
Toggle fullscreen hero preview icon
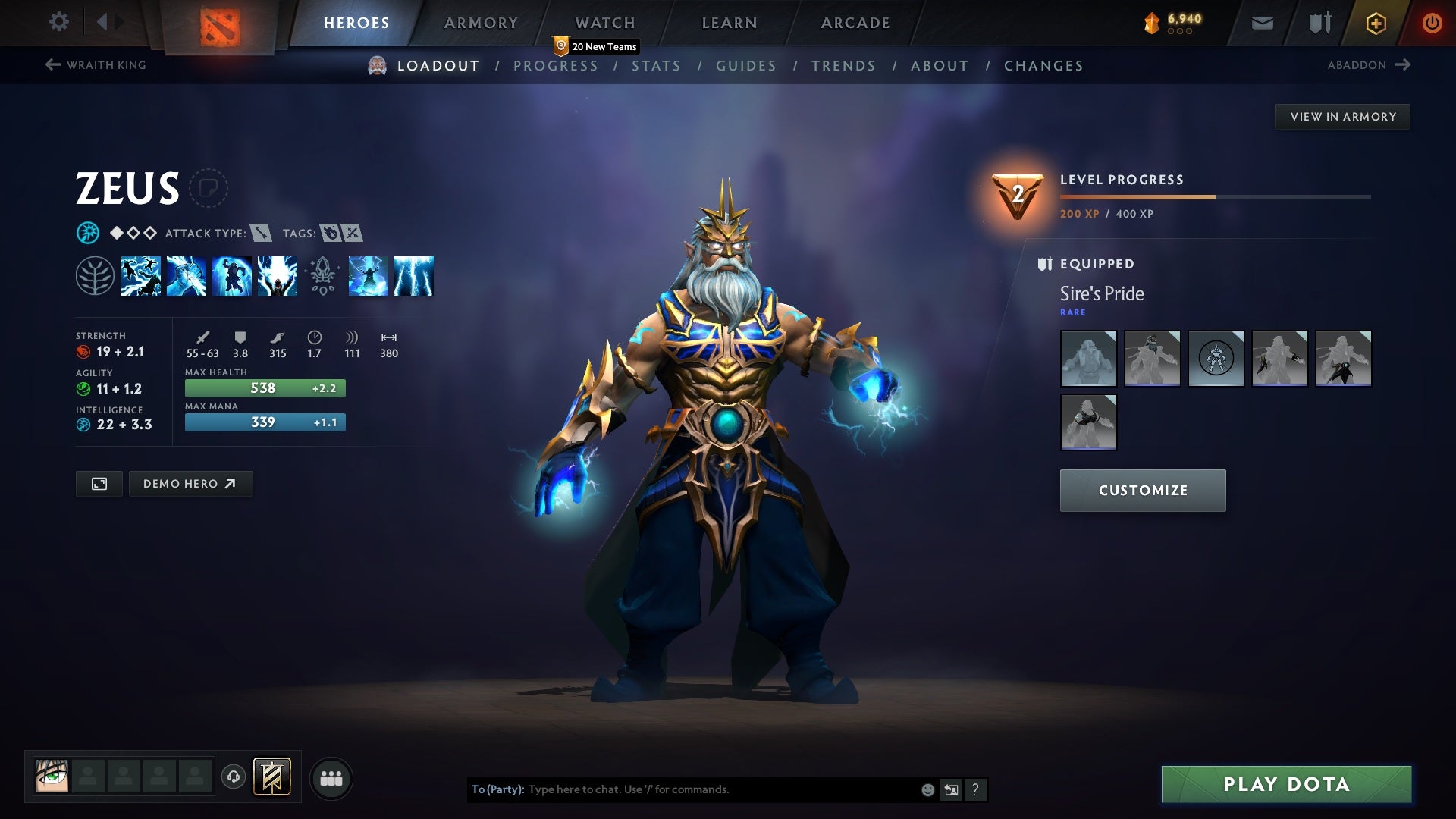[99, 483]
